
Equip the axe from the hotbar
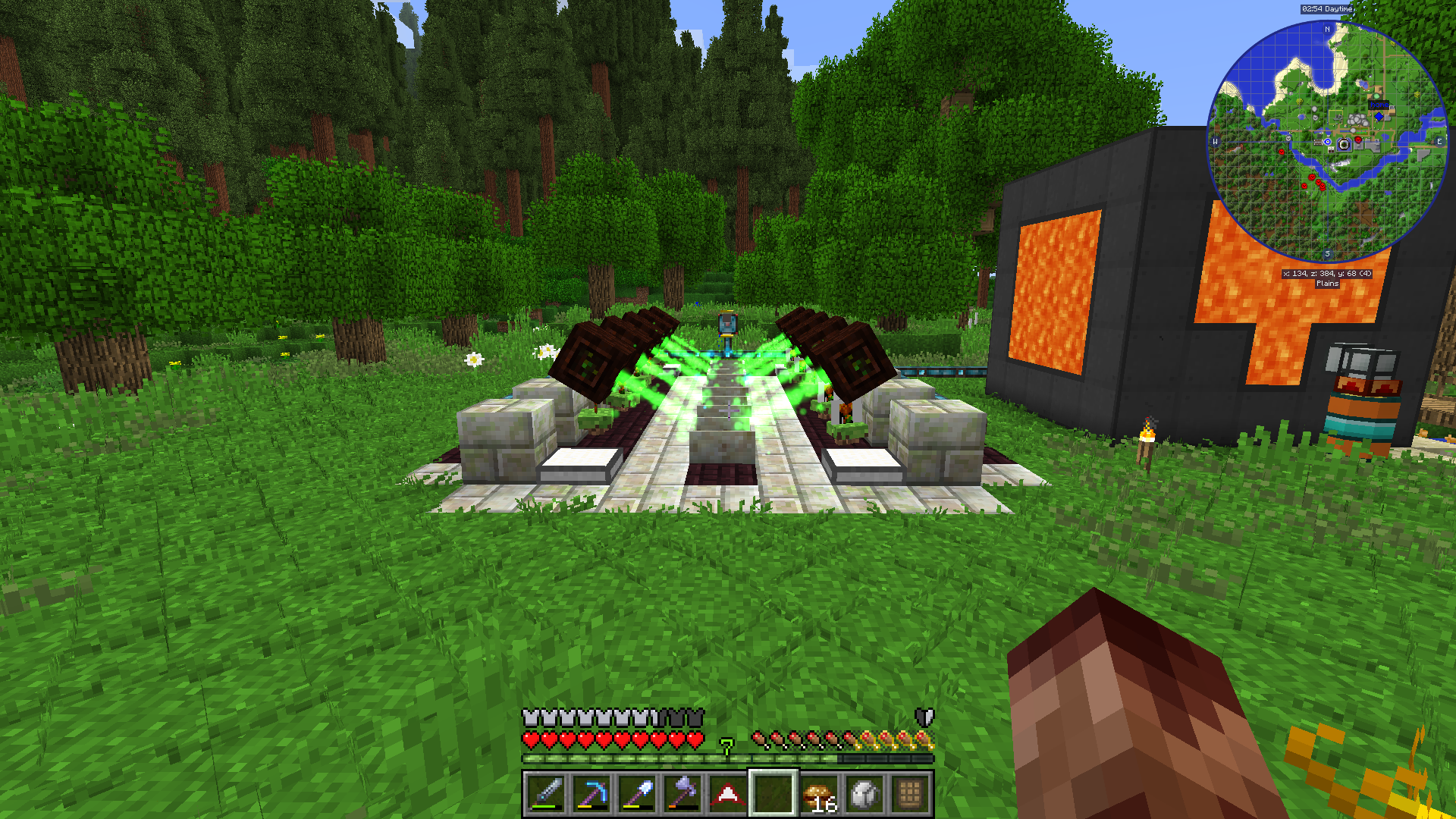pos(682,794)
